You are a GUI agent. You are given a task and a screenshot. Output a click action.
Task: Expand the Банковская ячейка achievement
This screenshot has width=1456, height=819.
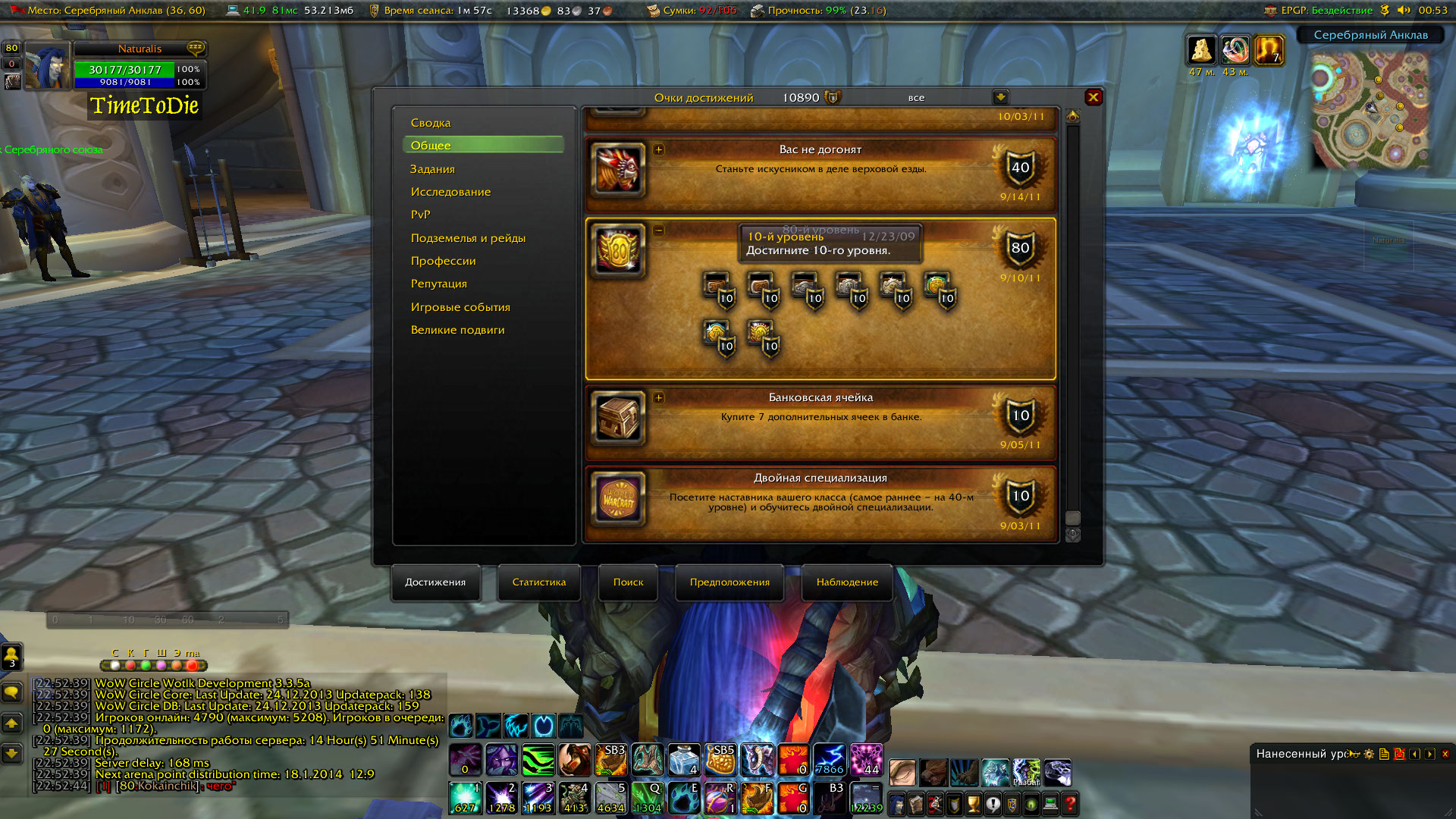(x=658, y=397)
